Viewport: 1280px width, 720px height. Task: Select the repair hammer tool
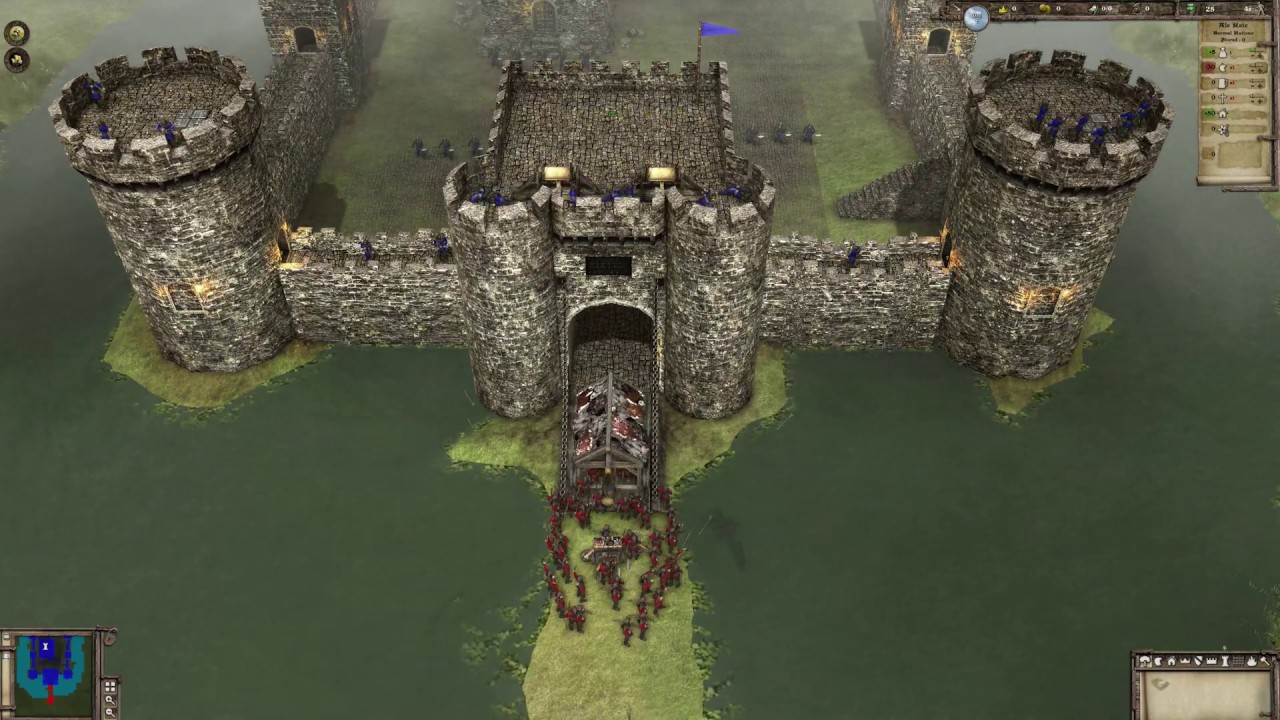[x=1266, y=661]
